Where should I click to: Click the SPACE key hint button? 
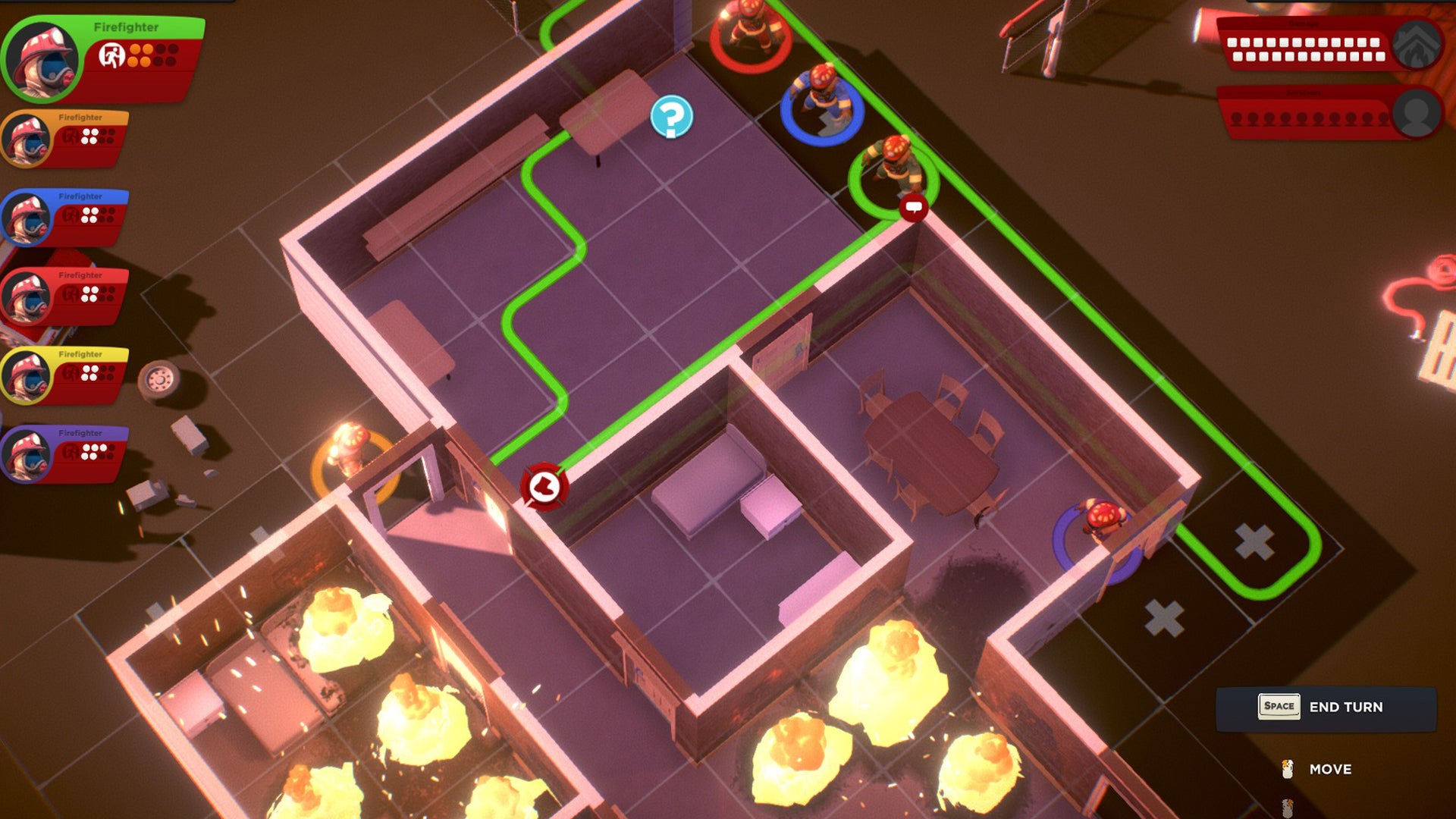coord(1280,706)
